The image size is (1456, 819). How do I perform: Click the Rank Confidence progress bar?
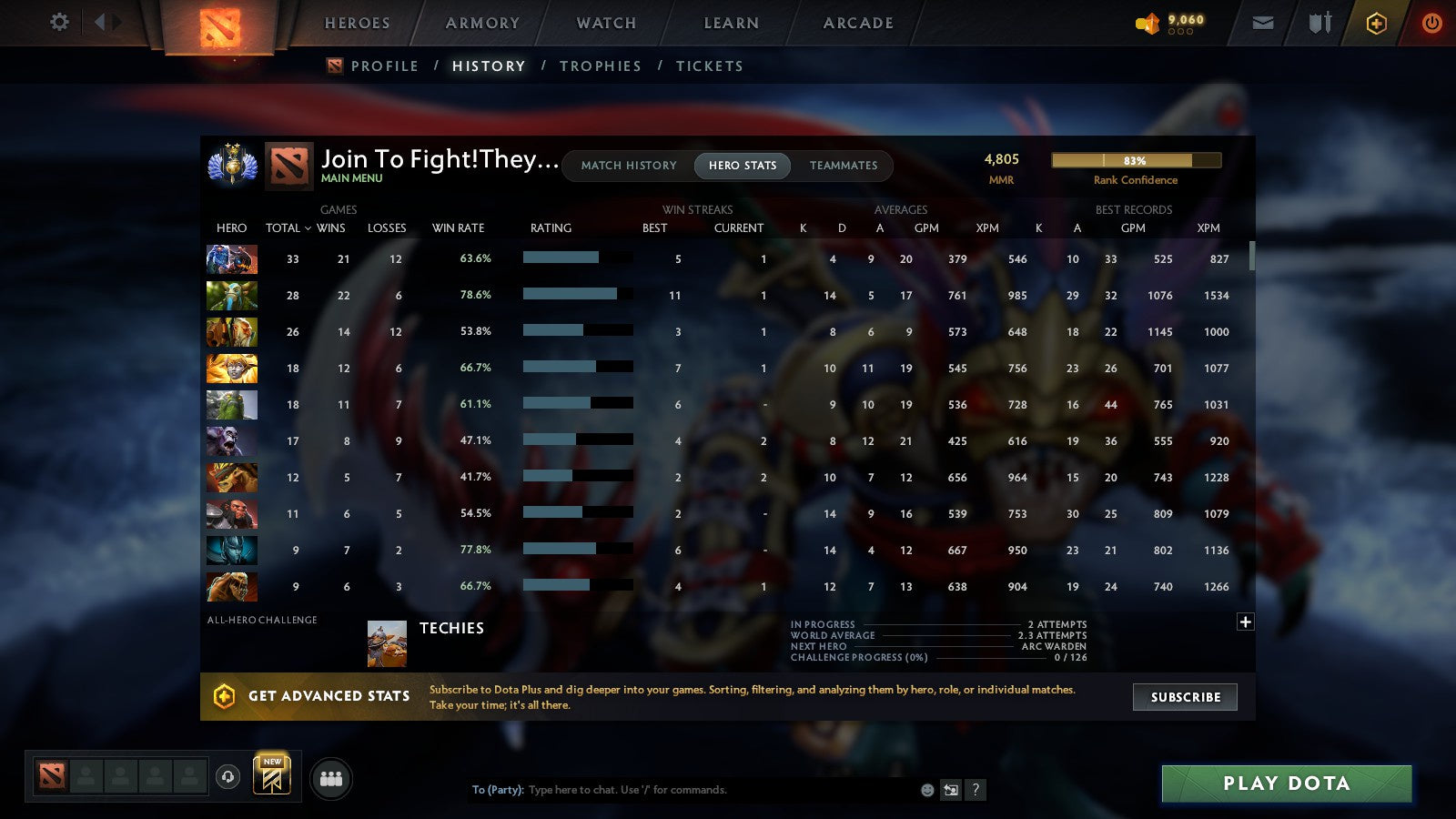pos(1136,159)
